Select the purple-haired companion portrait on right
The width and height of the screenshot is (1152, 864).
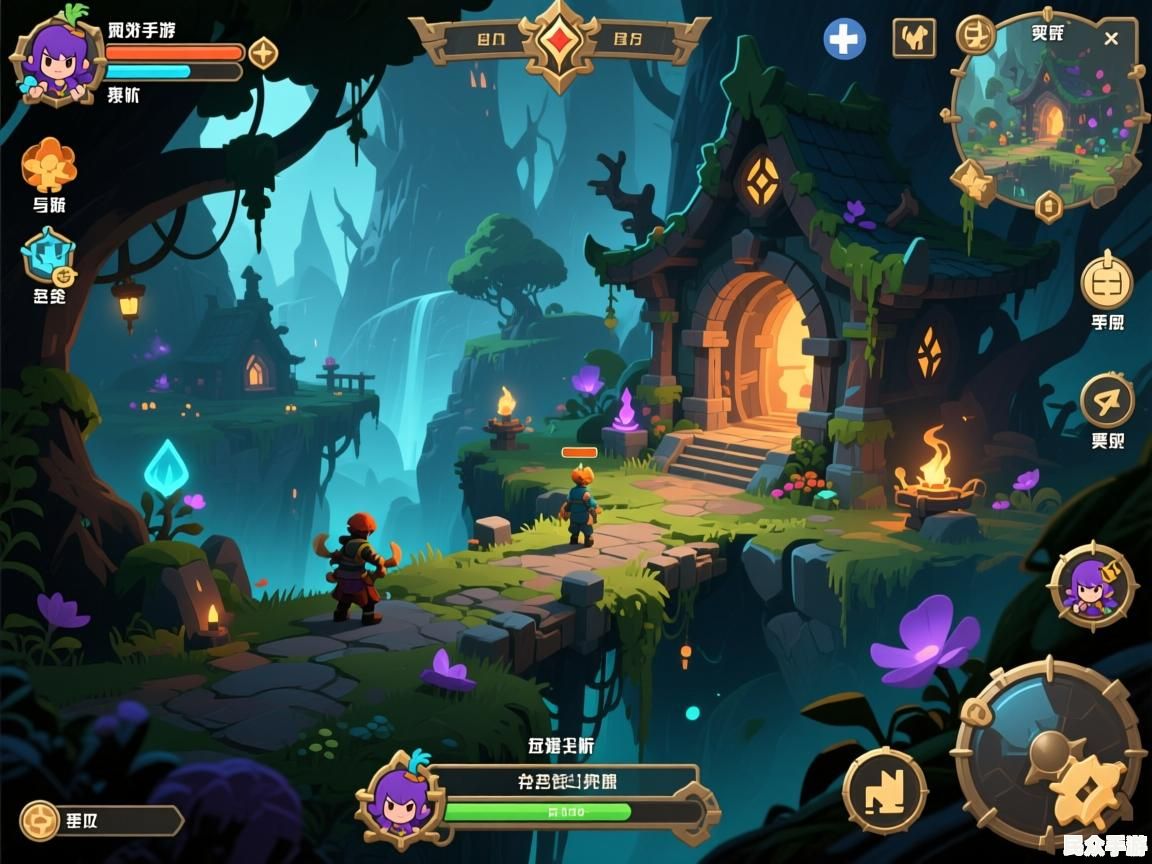pos(1092,586)
